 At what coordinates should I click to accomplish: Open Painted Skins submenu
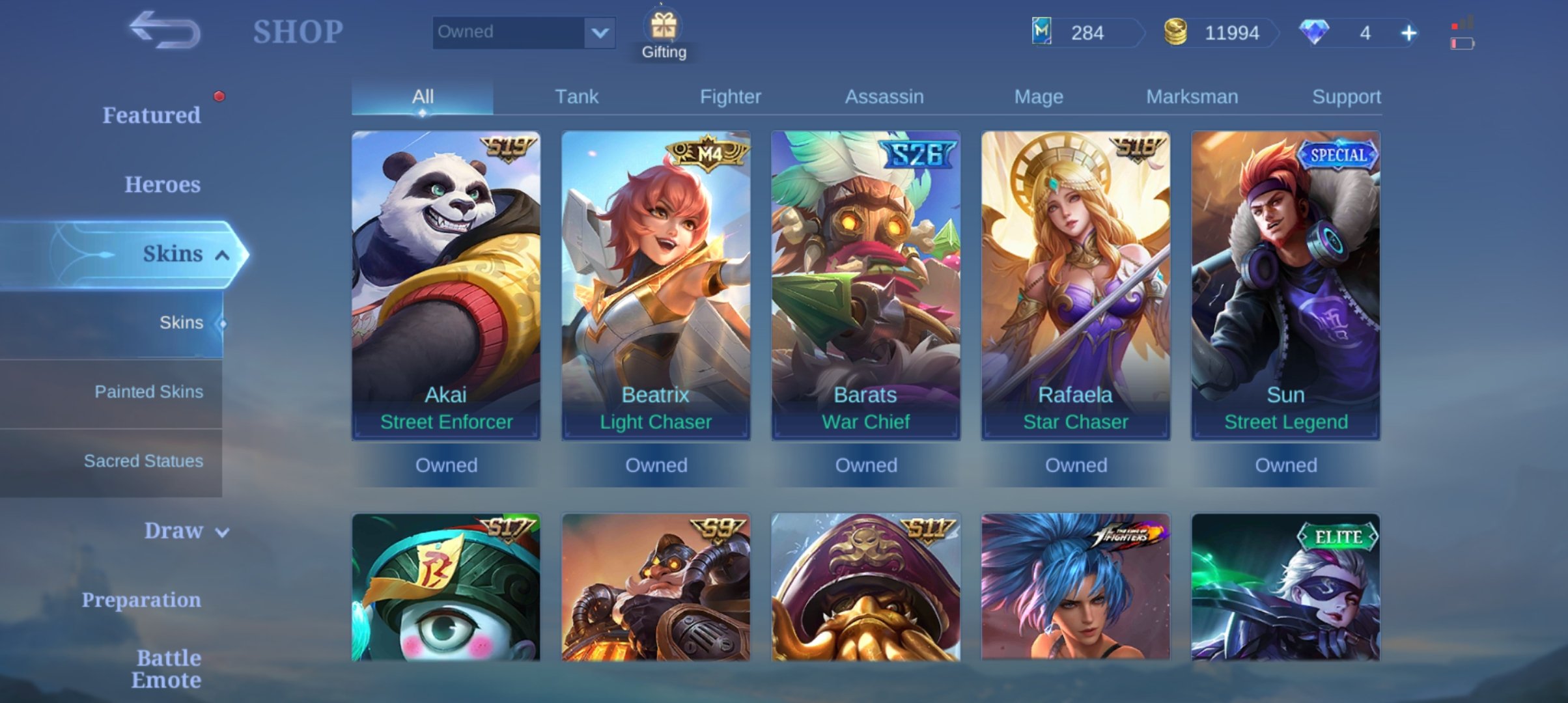pyautogui.click(x=148, y=392)
